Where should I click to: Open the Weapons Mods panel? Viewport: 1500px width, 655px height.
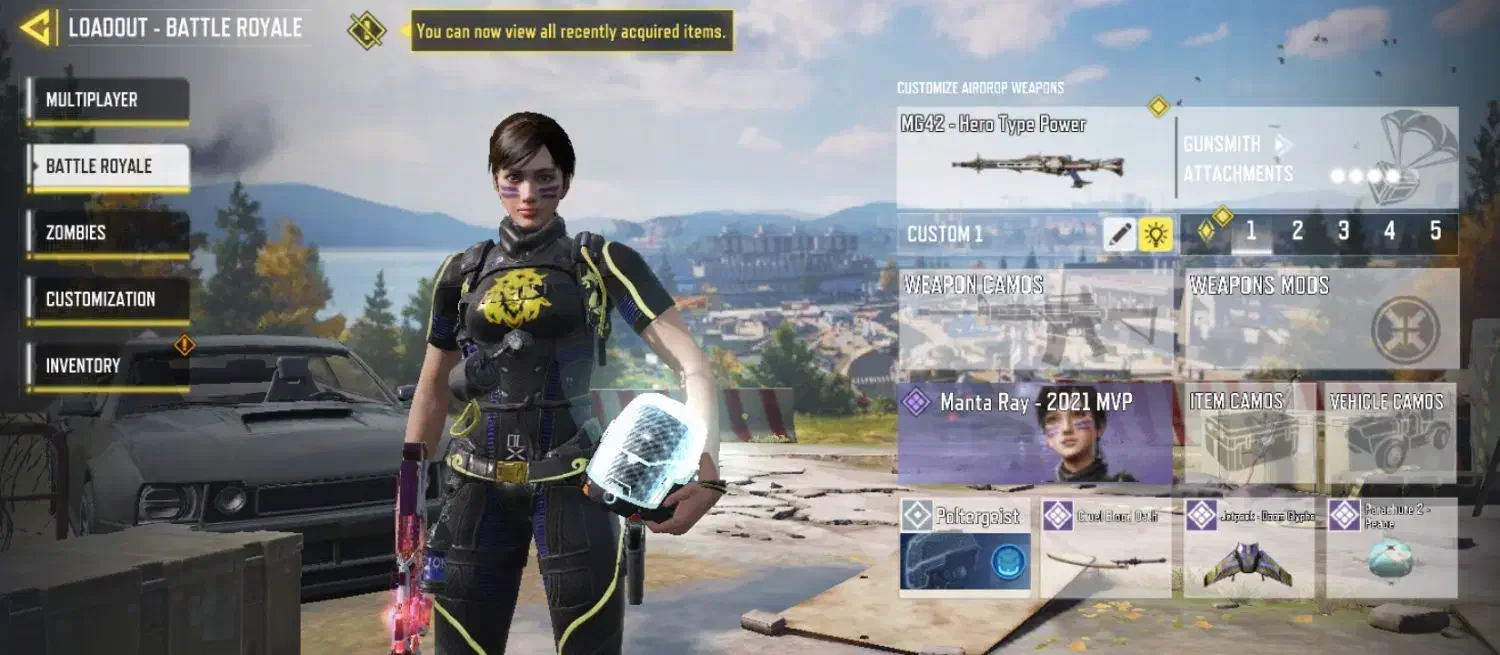(1321, 319)
